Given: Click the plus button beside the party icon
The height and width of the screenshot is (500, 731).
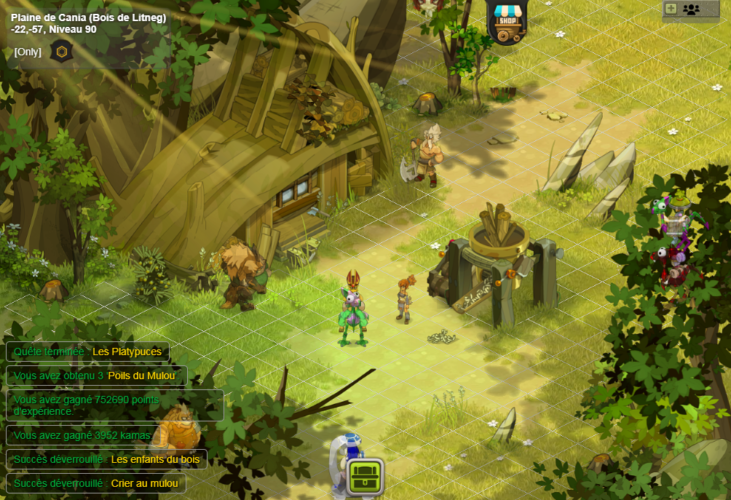Looking at the screenshot, I should tap(671, 9).
